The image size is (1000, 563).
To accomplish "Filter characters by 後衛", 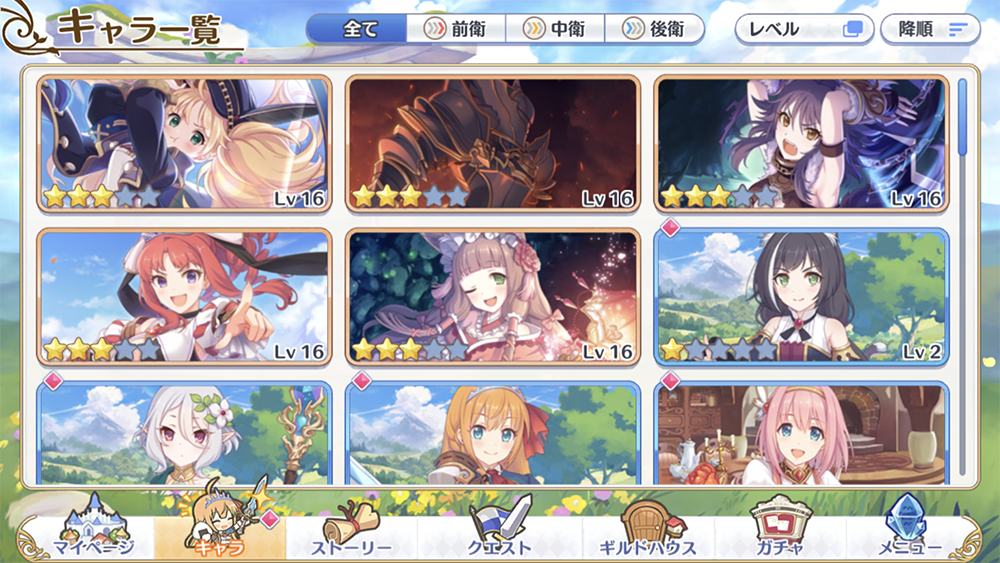I will coord(654,29).
